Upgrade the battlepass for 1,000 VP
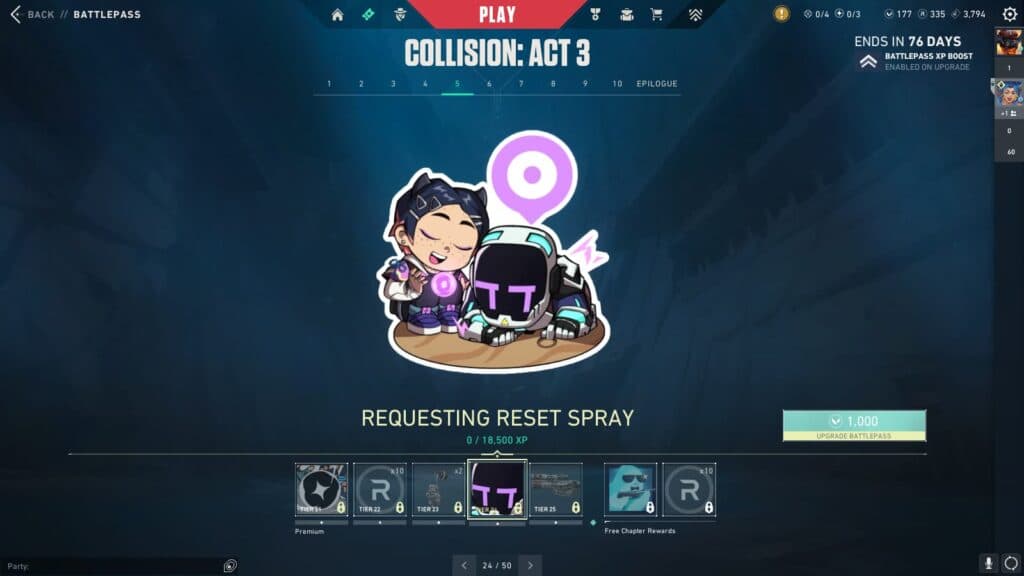This screenshot has height=576, width=1024. tap(854, 425)
